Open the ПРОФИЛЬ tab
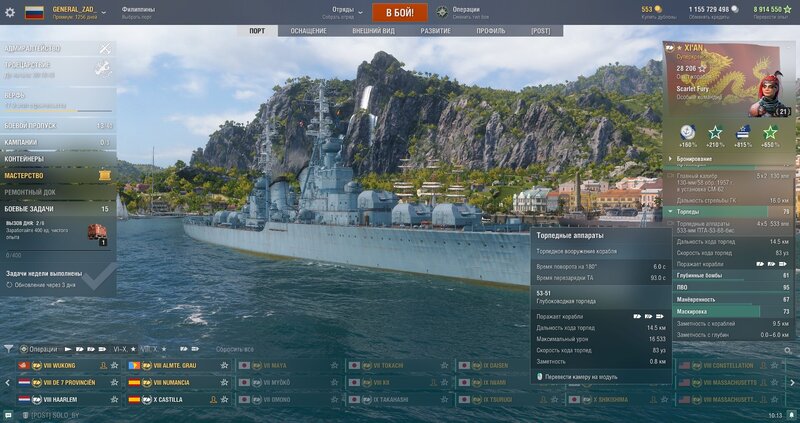The image size is (800, 423). [490, 31]
